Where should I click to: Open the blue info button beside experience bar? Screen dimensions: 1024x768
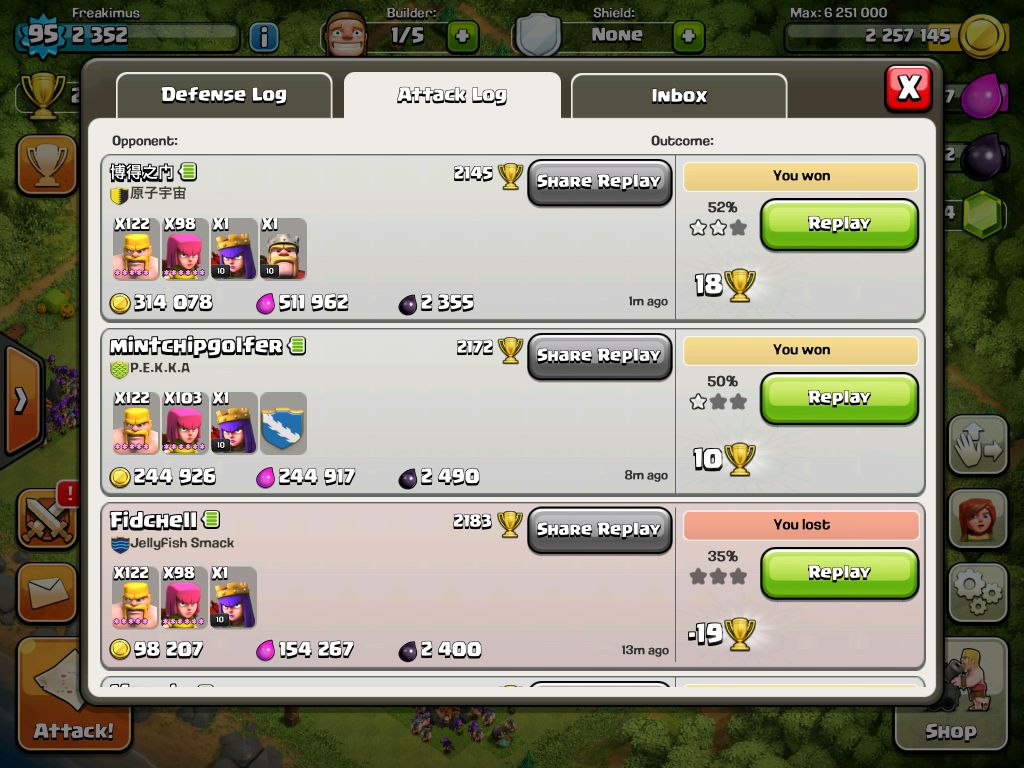263,38
